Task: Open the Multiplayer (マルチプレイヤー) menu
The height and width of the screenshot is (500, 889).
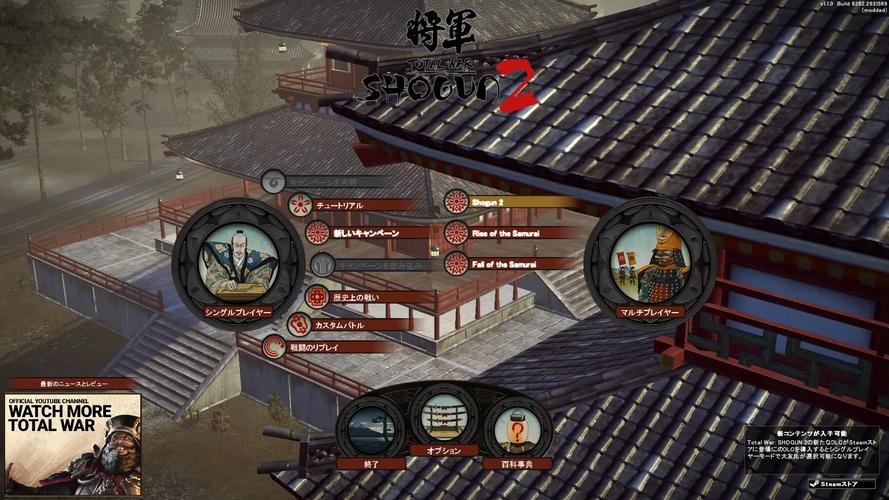Action: [x=650, y=264]
